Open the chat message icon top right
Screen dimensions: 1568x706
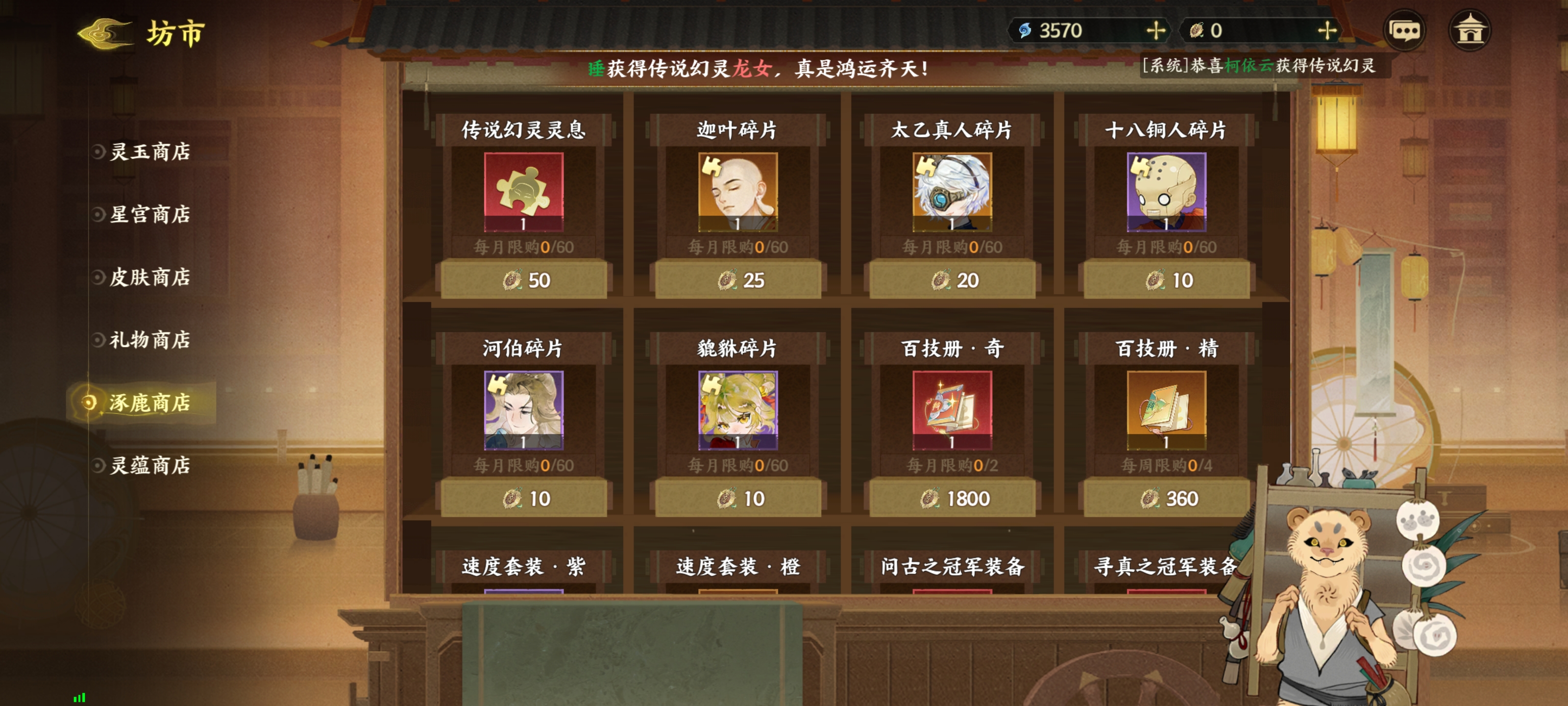click(1404, 29)
